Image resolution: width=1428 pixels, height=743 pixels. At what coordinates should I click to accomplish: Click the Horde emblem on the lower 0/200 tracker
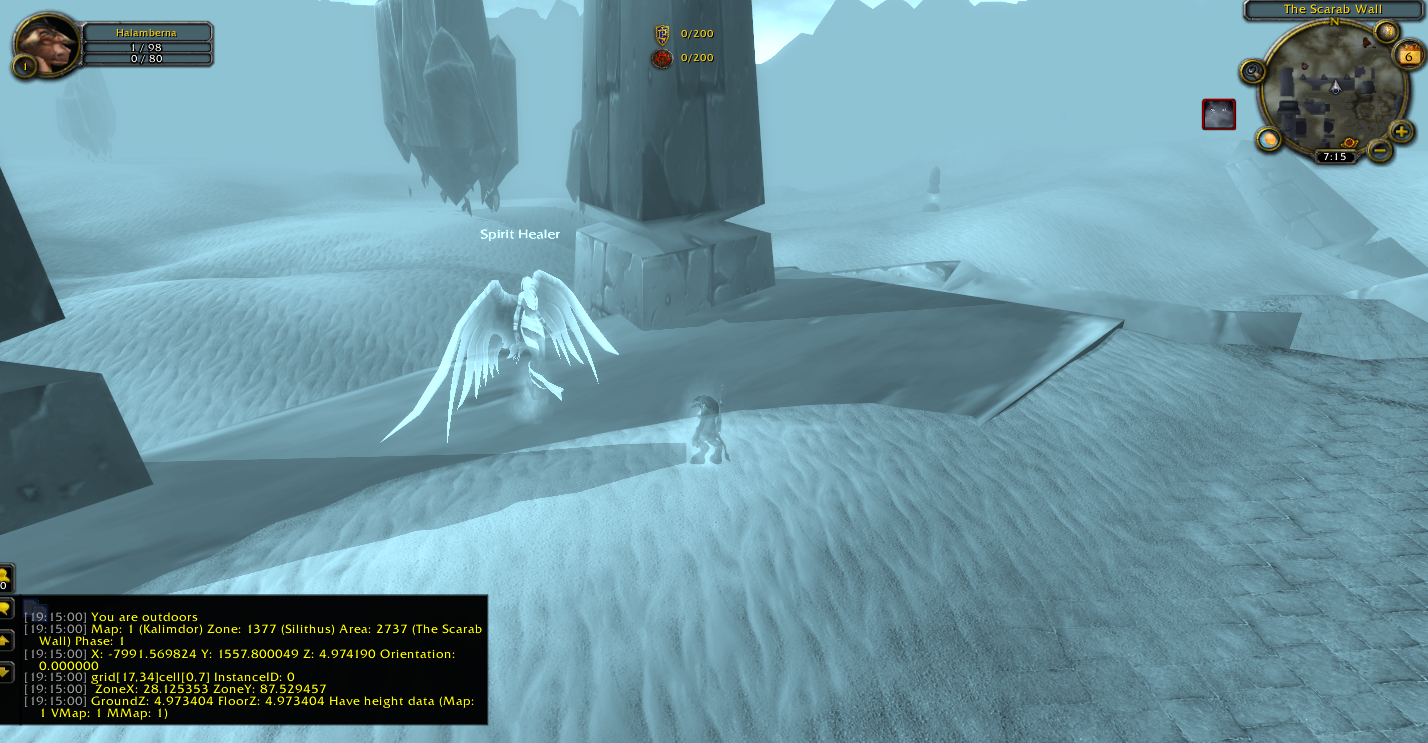point(660,57)
